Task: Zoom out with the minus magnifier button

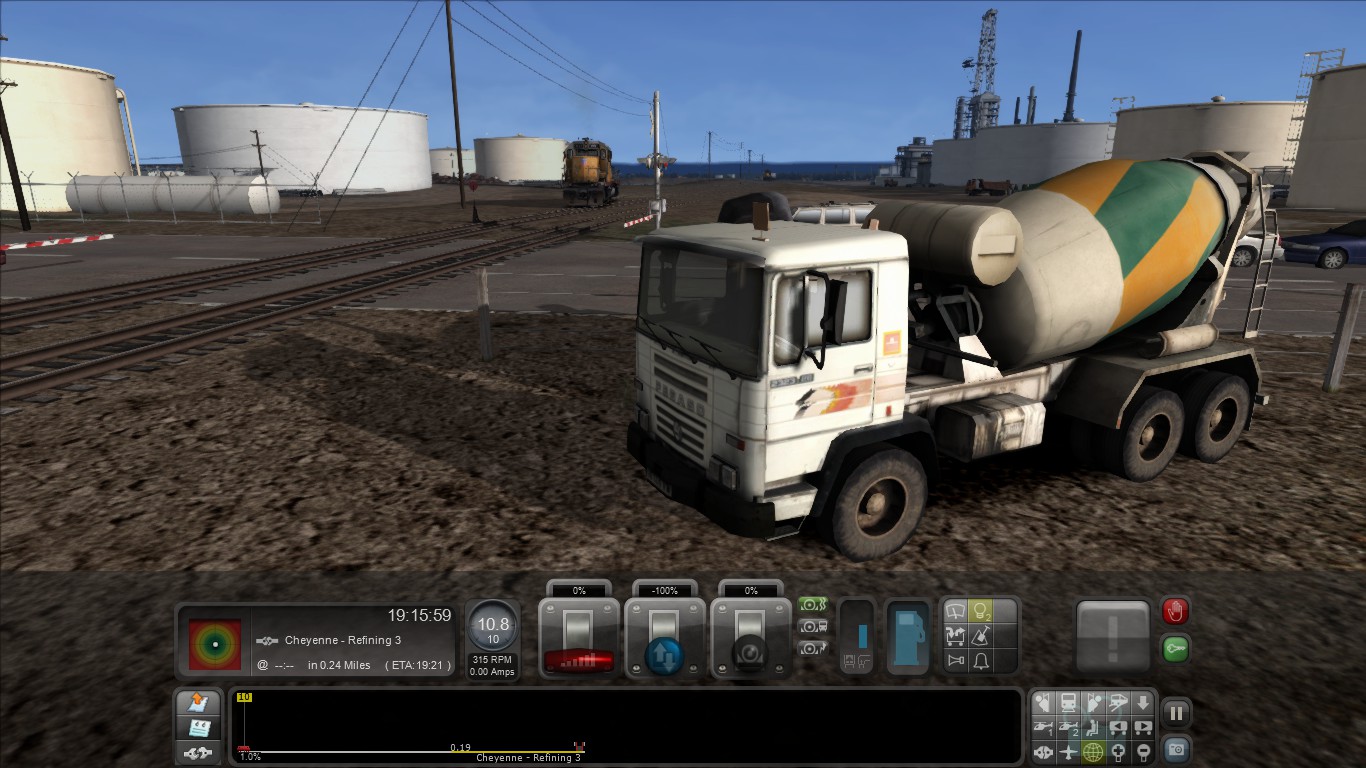Action: coord(1143,752)
